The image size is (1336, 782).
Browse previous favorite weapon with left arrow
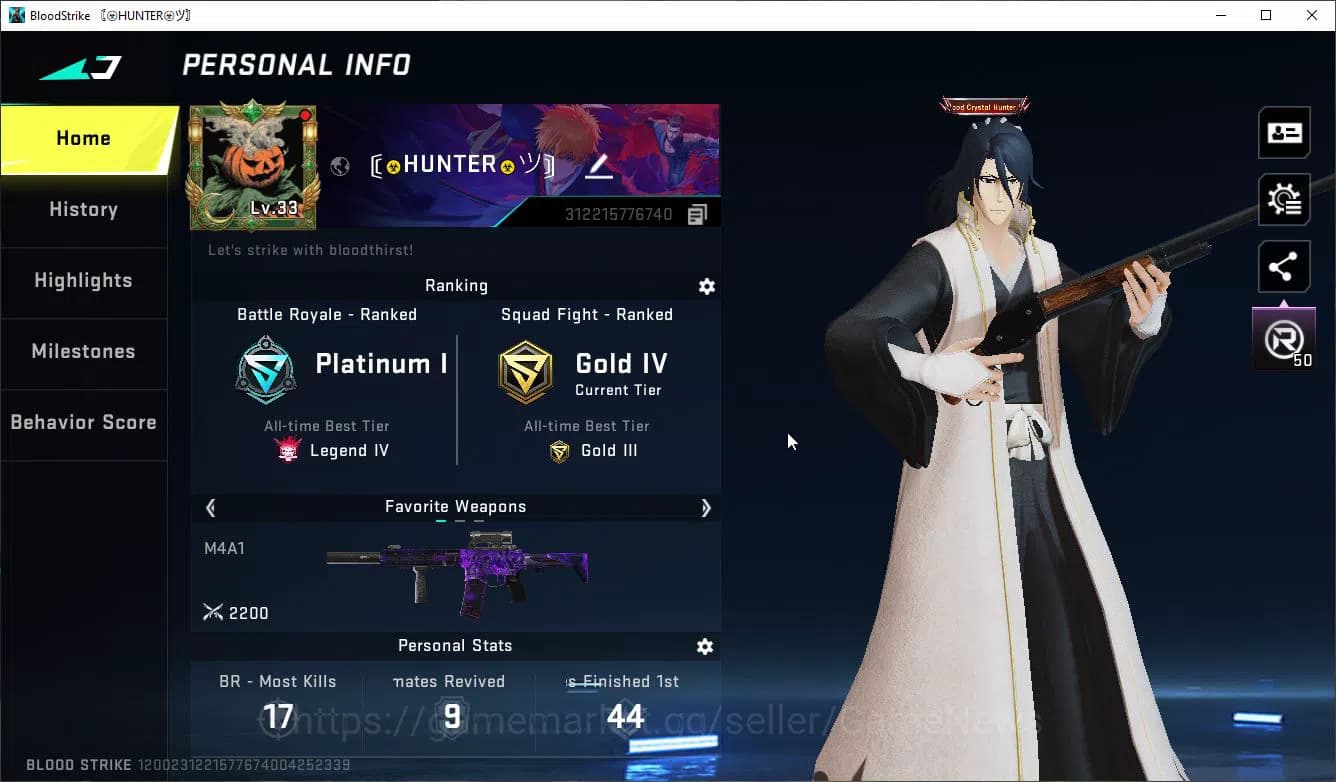point(210,508)
